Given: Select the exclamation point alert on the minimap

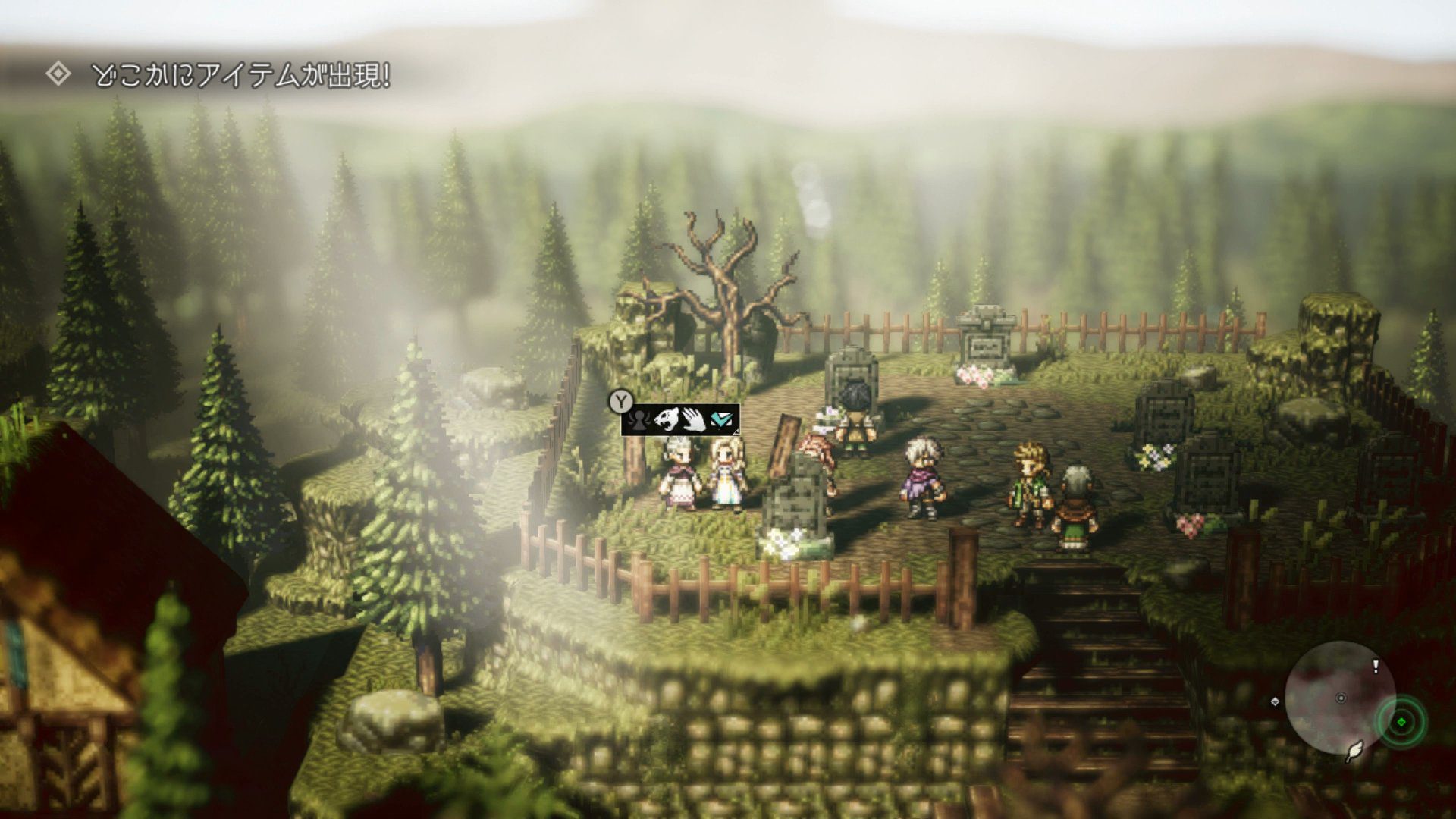Looking at the screenshot, I should pyautogui.click(x=1375, y=666).
